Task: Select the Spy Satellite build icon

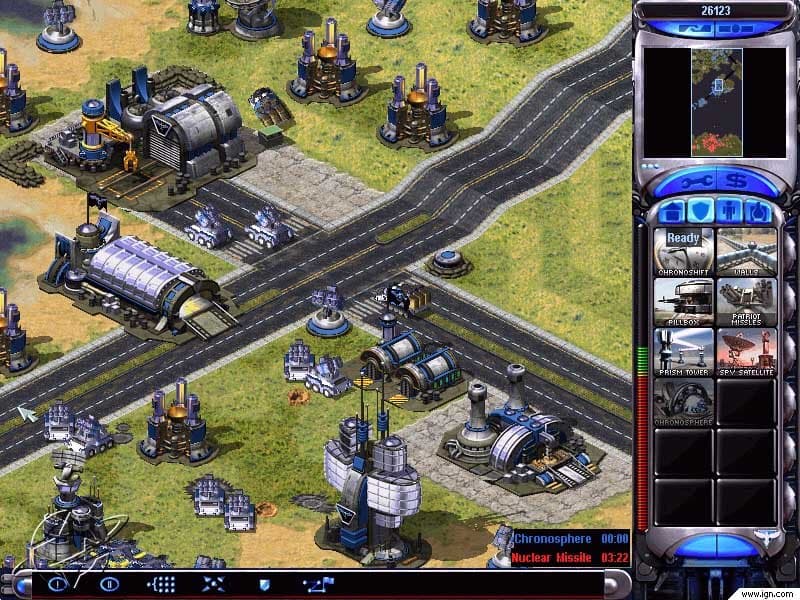Action: [x=746, y=351]
